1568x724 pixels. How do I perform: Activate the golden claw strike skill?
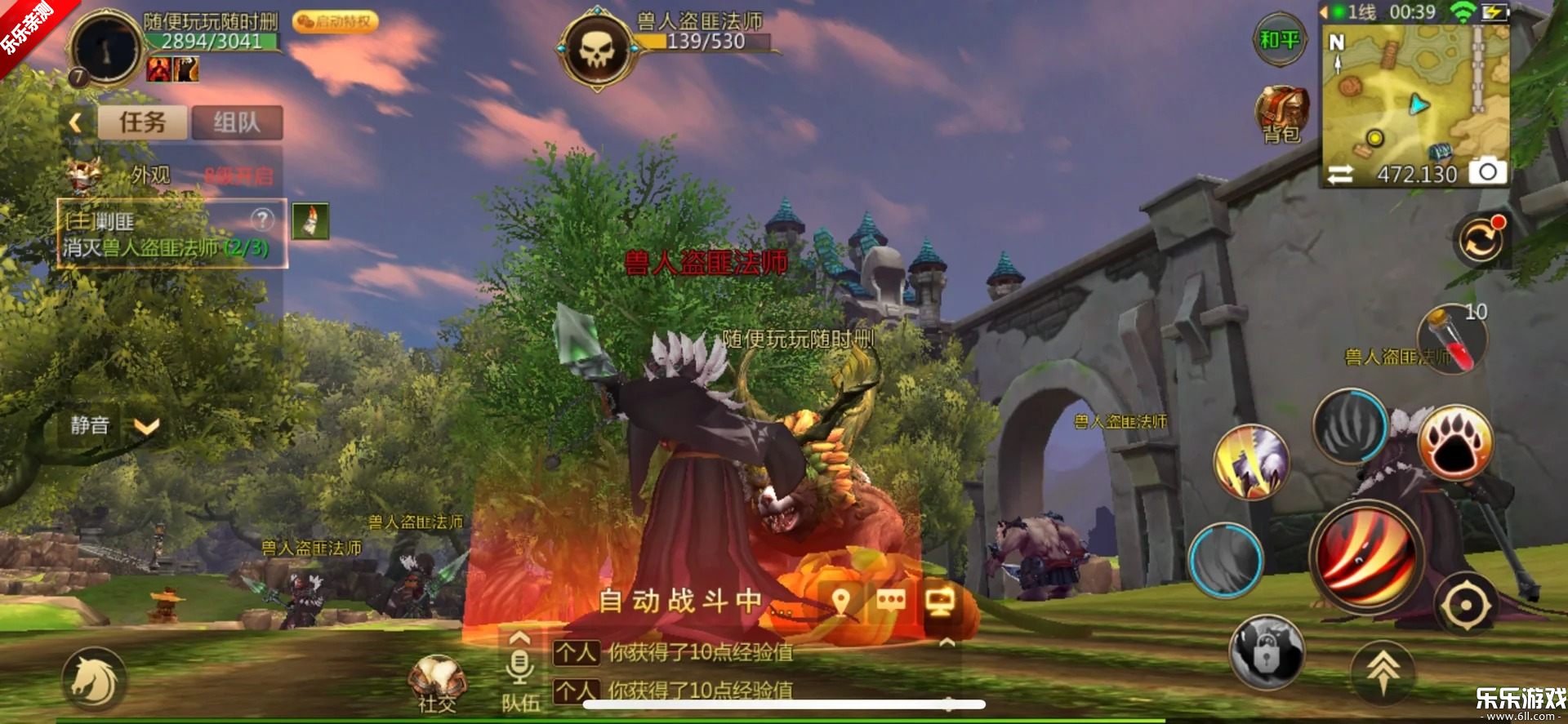click(x=1250, y=461)
